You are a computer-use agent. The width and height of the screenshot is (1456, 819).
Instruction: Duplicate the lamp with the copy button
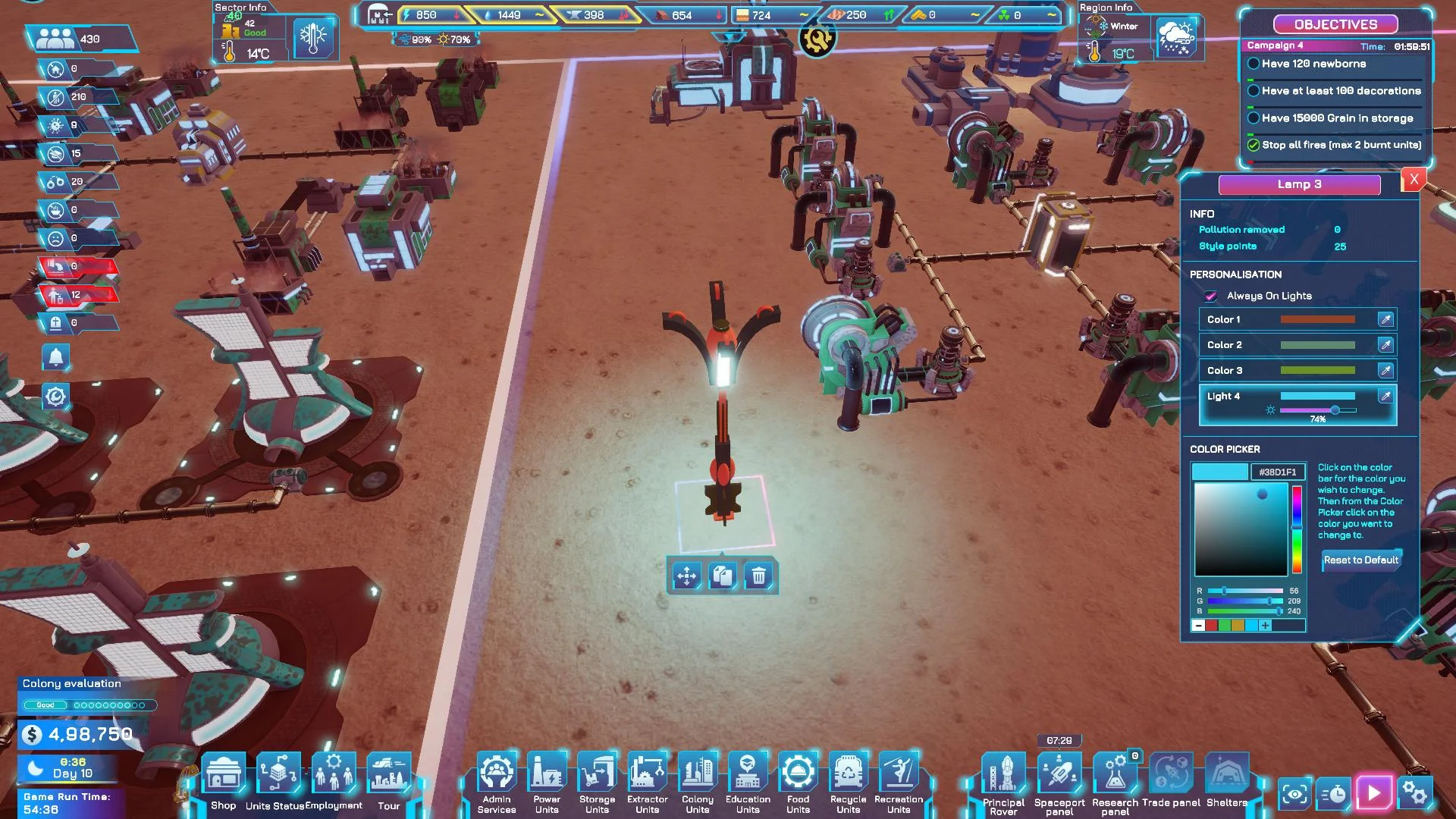(723, 576)
